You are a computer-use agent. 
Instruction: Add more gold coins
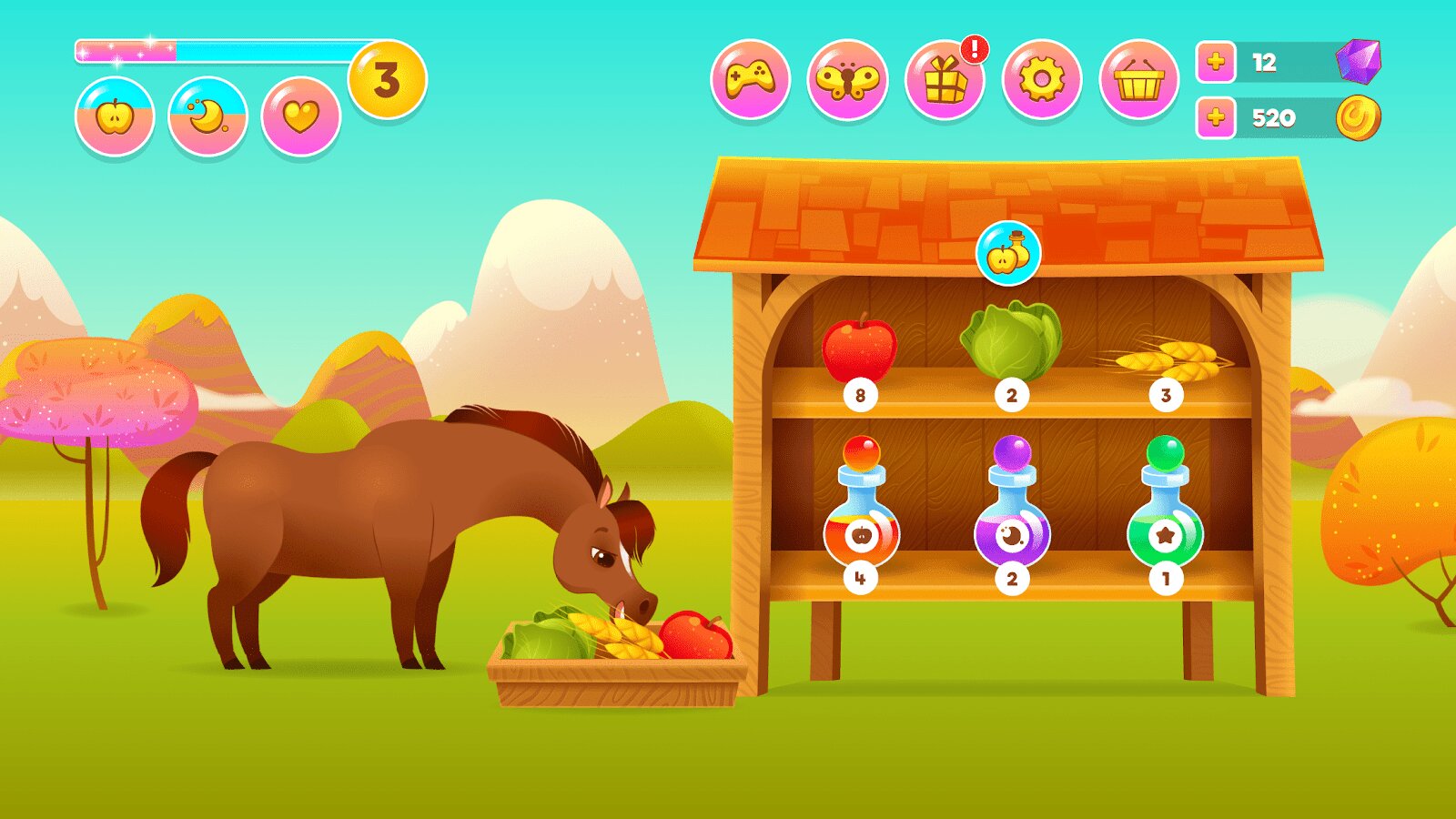1216,117
